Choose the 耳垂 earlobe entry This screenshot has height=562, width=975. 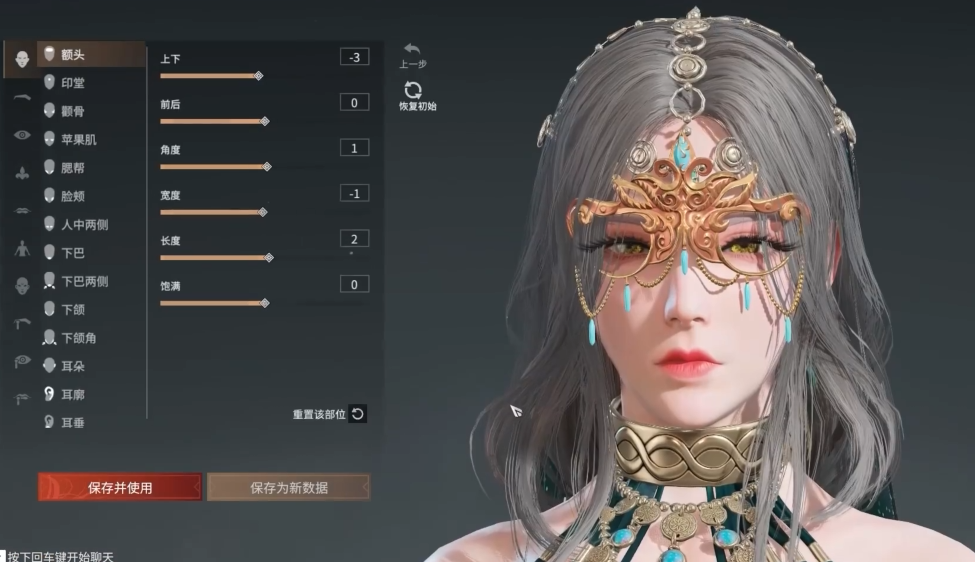click(73, 423)
